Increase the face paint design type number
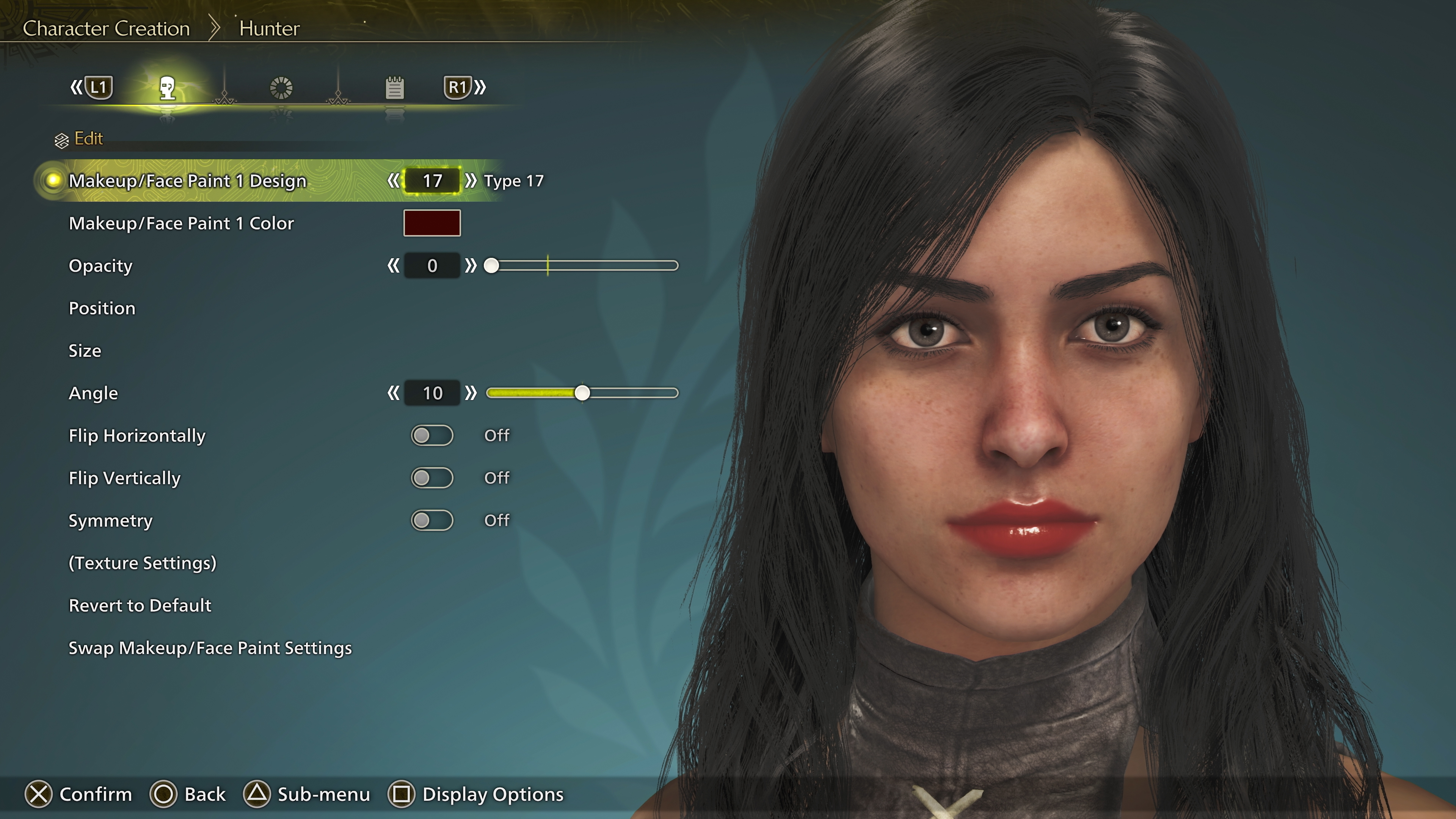This screenshot has height=819, width=1456. 470,181
